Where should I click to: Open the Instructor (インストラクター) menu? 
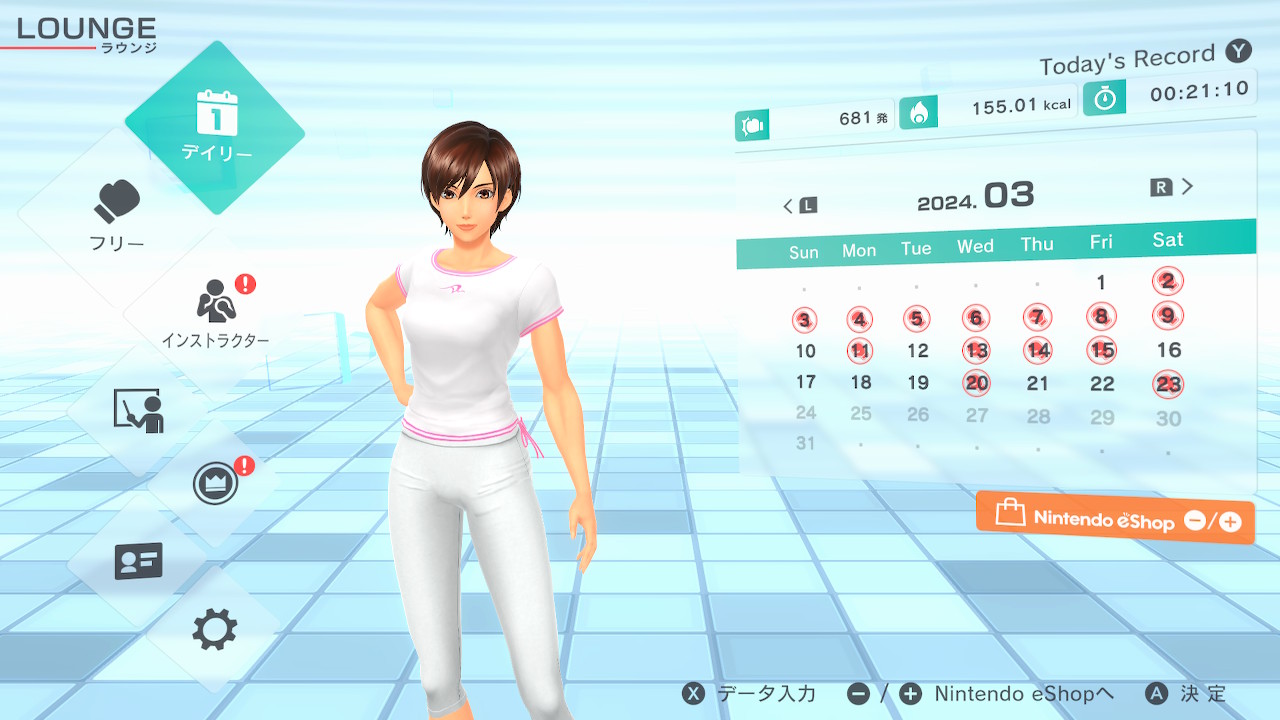[215, 310]
